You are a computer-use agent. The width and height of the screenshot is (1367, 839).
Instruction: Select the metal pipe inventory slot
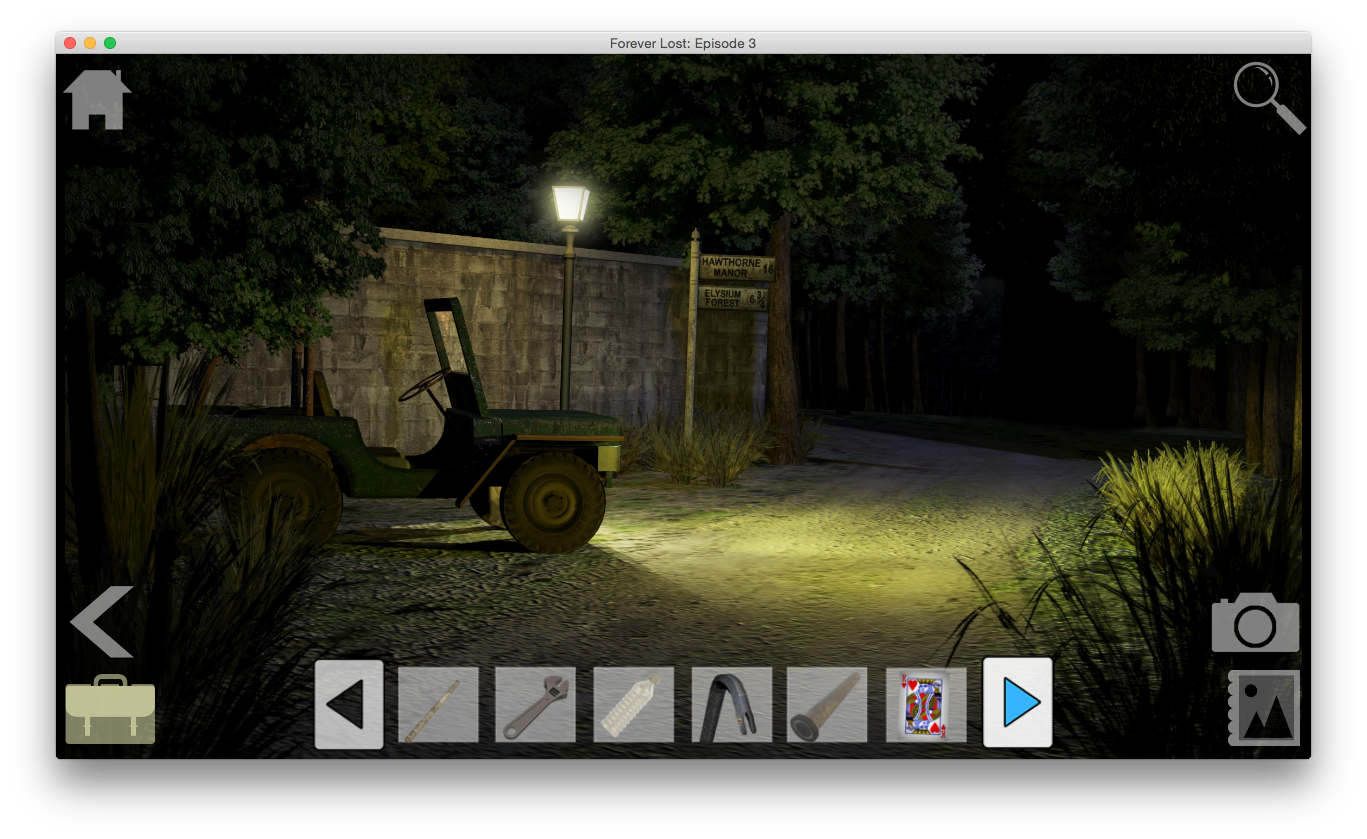click(827, 705)
